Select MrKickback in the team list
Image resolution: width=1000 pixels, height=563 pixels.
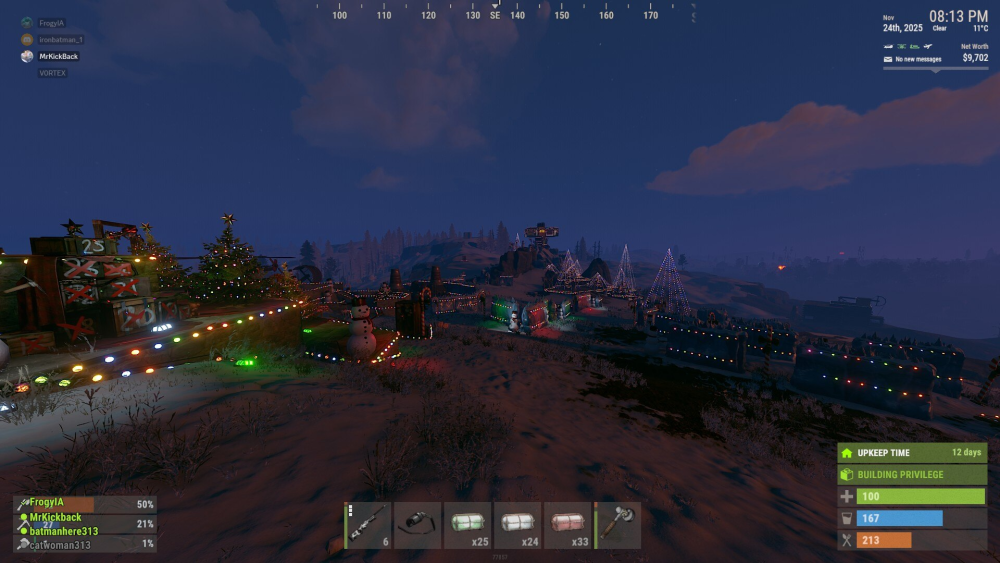56,518
